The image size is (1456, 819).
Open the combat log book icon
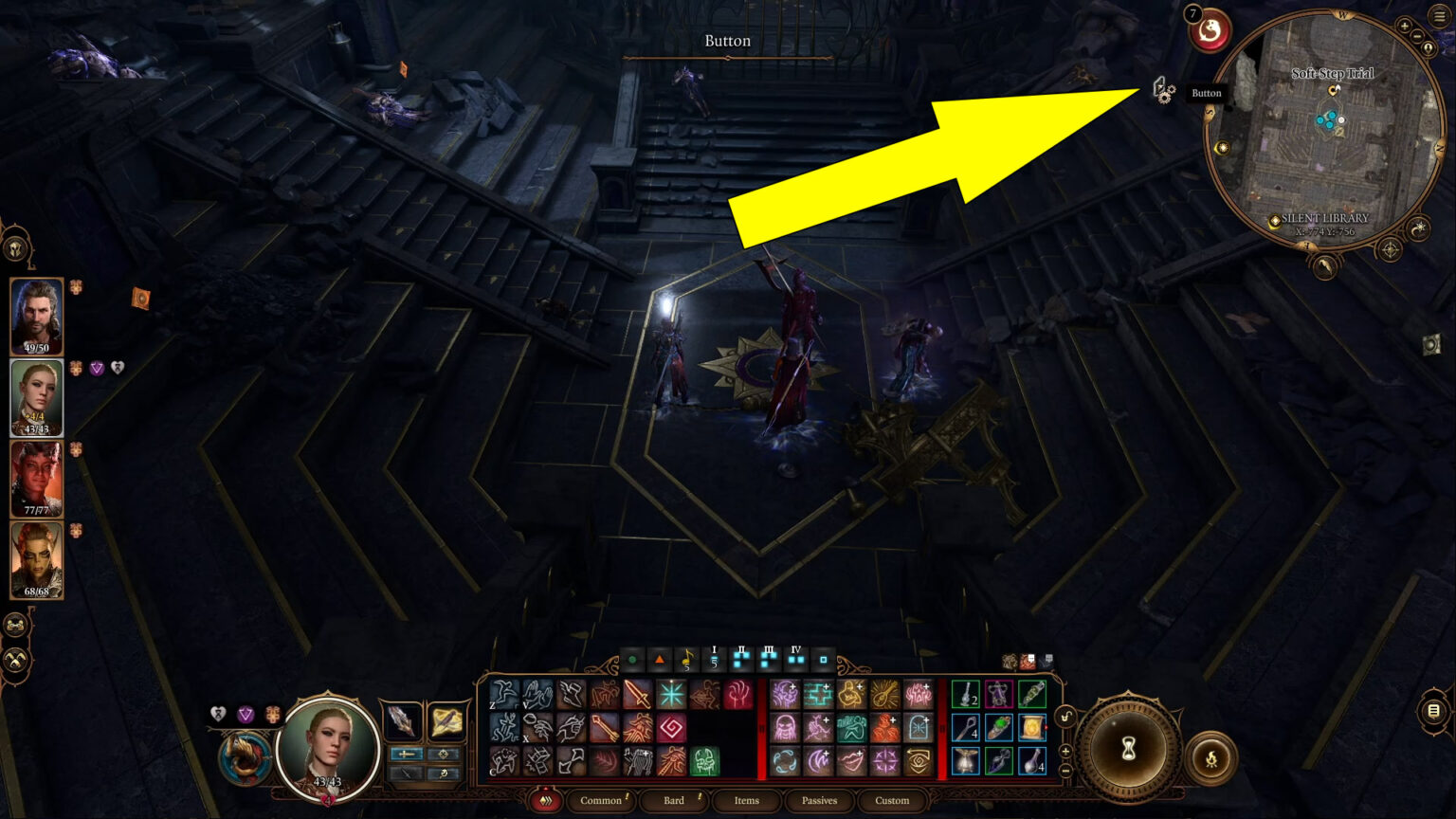(1432, 710)
